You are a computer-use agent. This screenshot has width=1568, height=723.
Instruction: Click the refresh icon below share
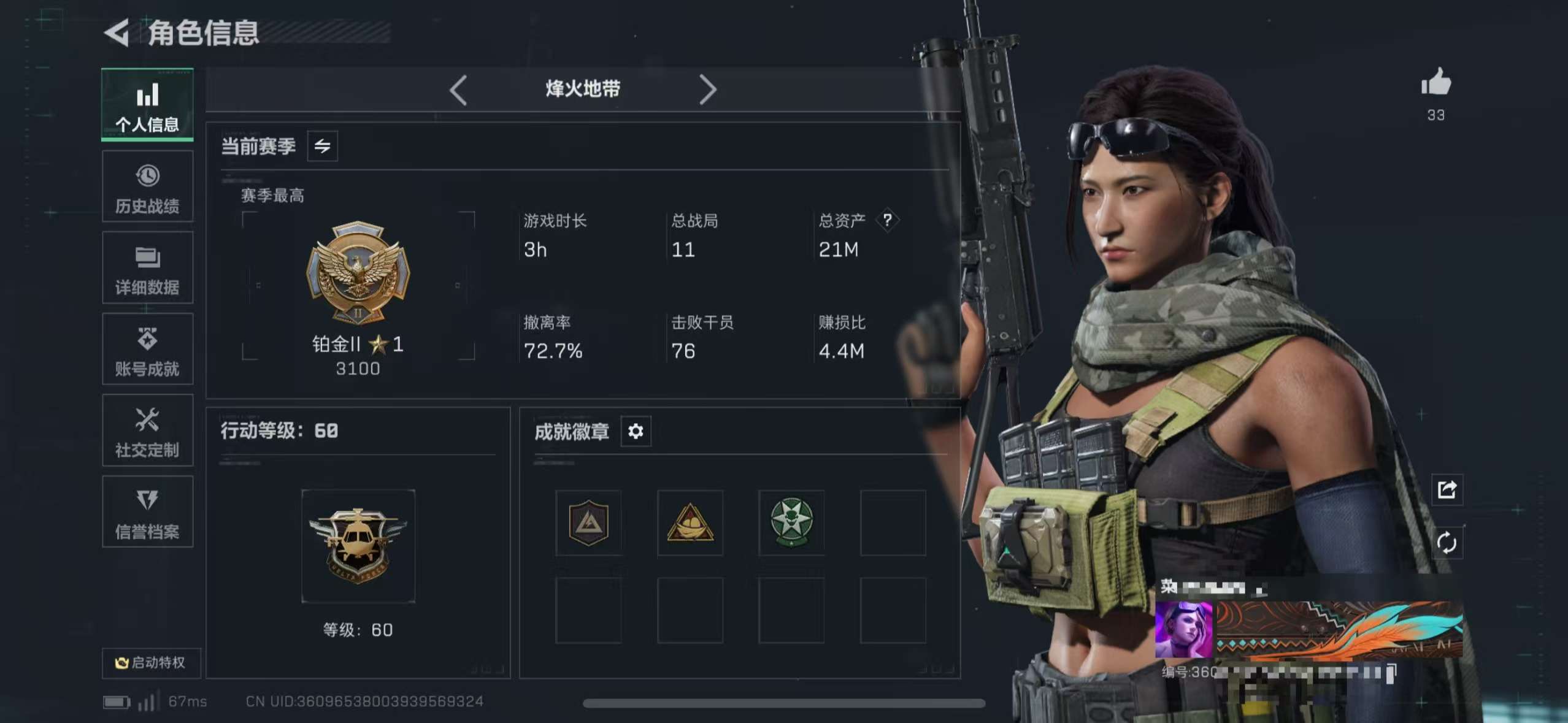coord(1448,542)
